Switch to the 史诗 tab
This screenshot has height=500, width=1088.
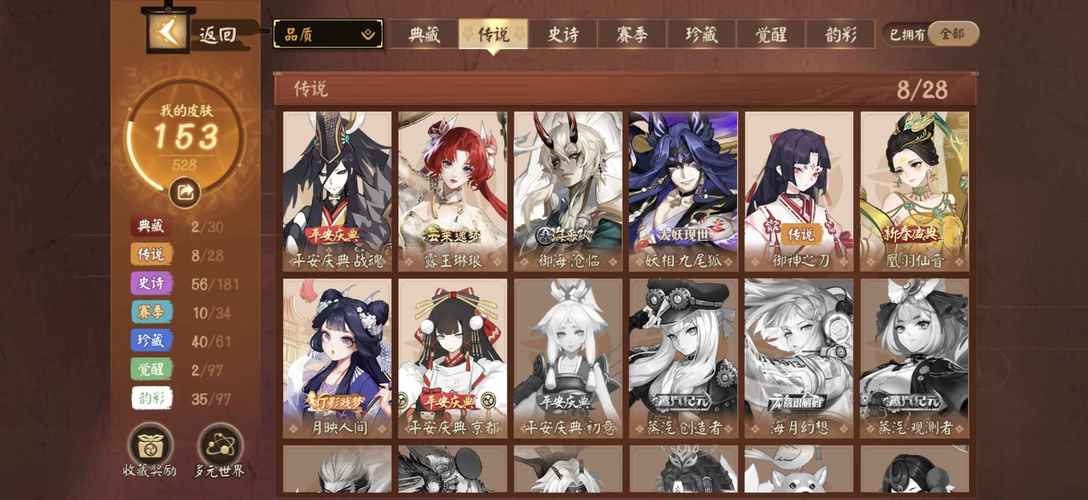point(561,34)
